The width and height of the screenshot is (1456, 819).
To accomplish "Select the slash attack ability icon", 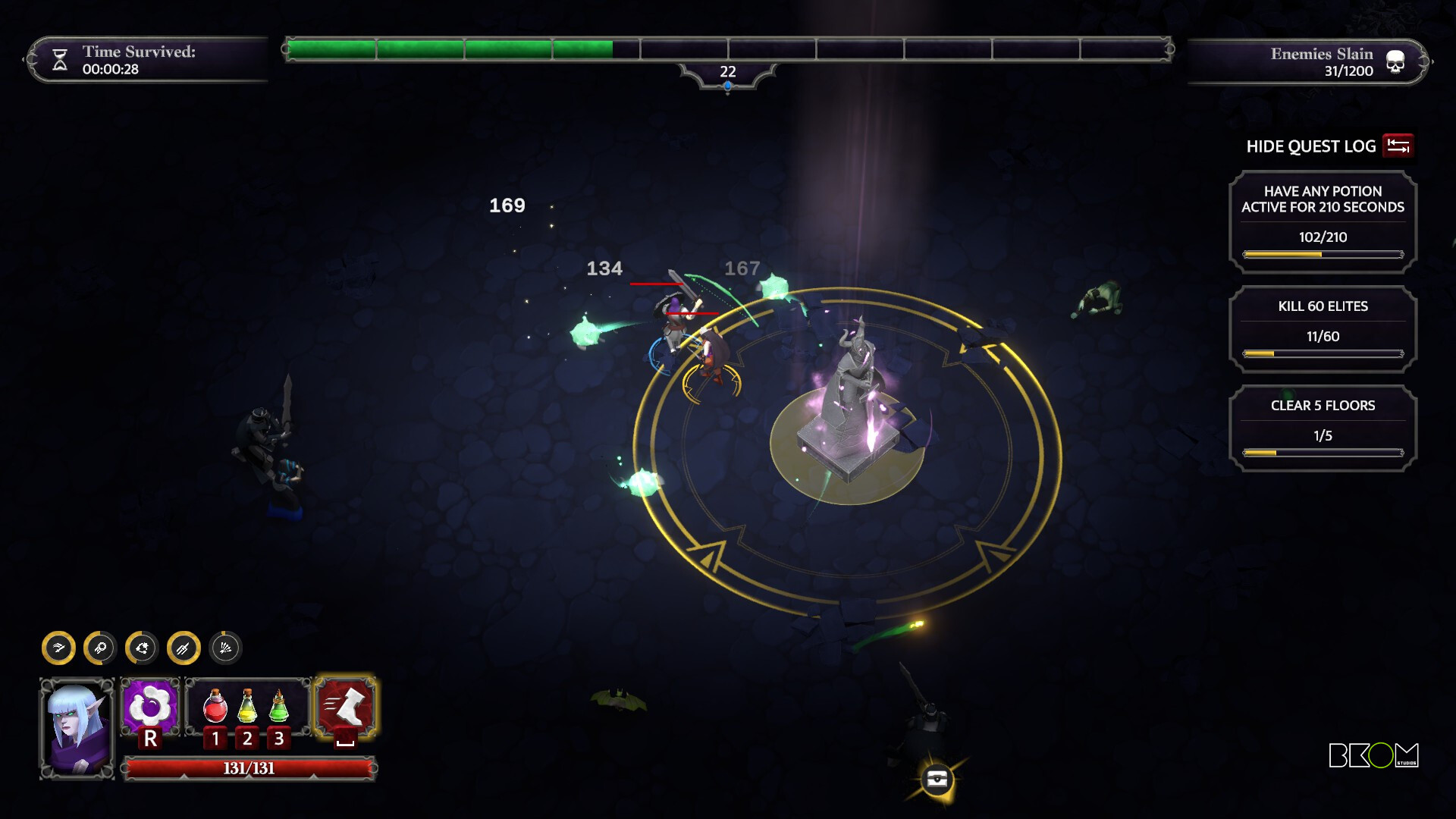I will point(61,649).
